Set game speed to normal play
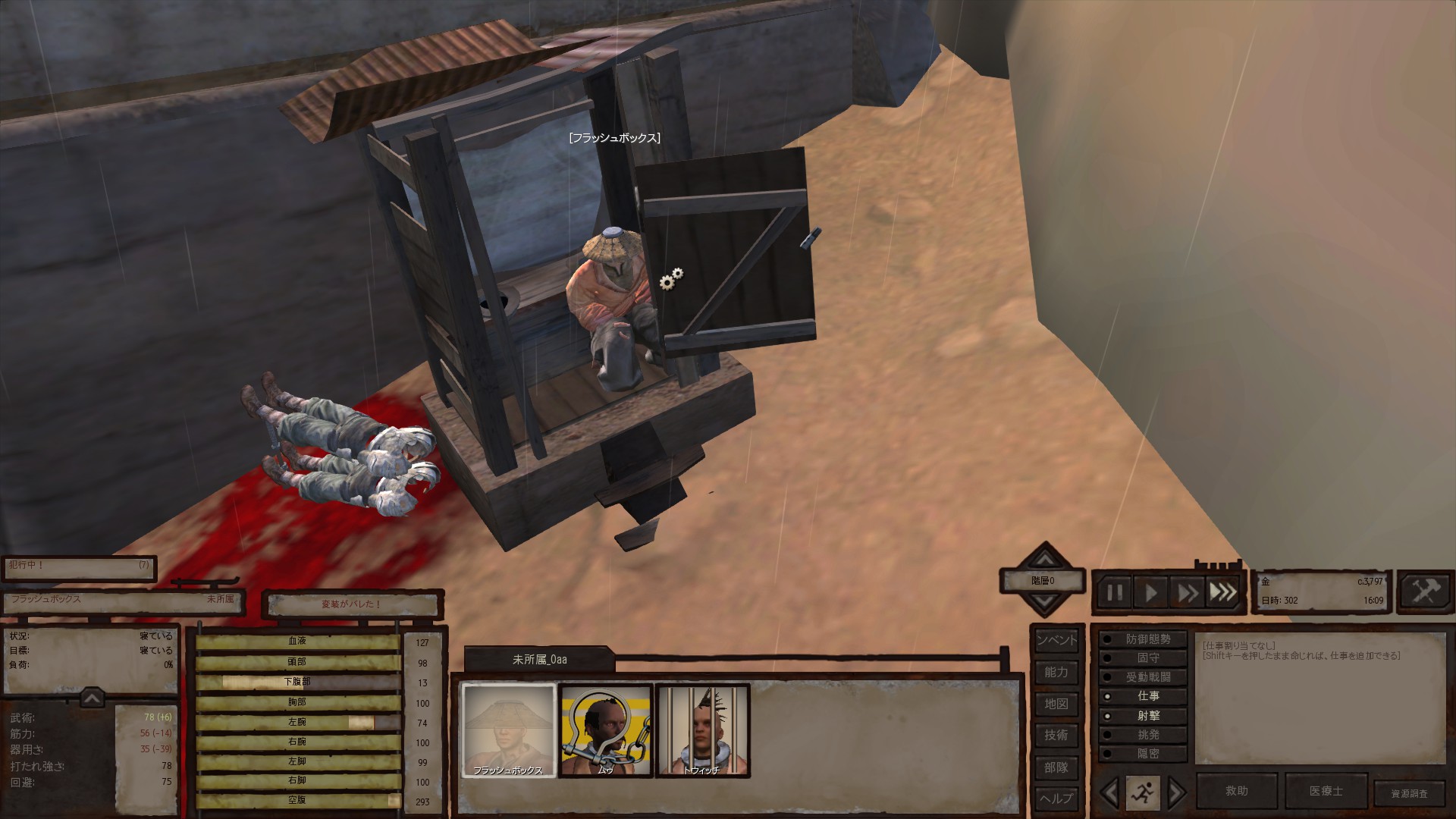 1151,592
